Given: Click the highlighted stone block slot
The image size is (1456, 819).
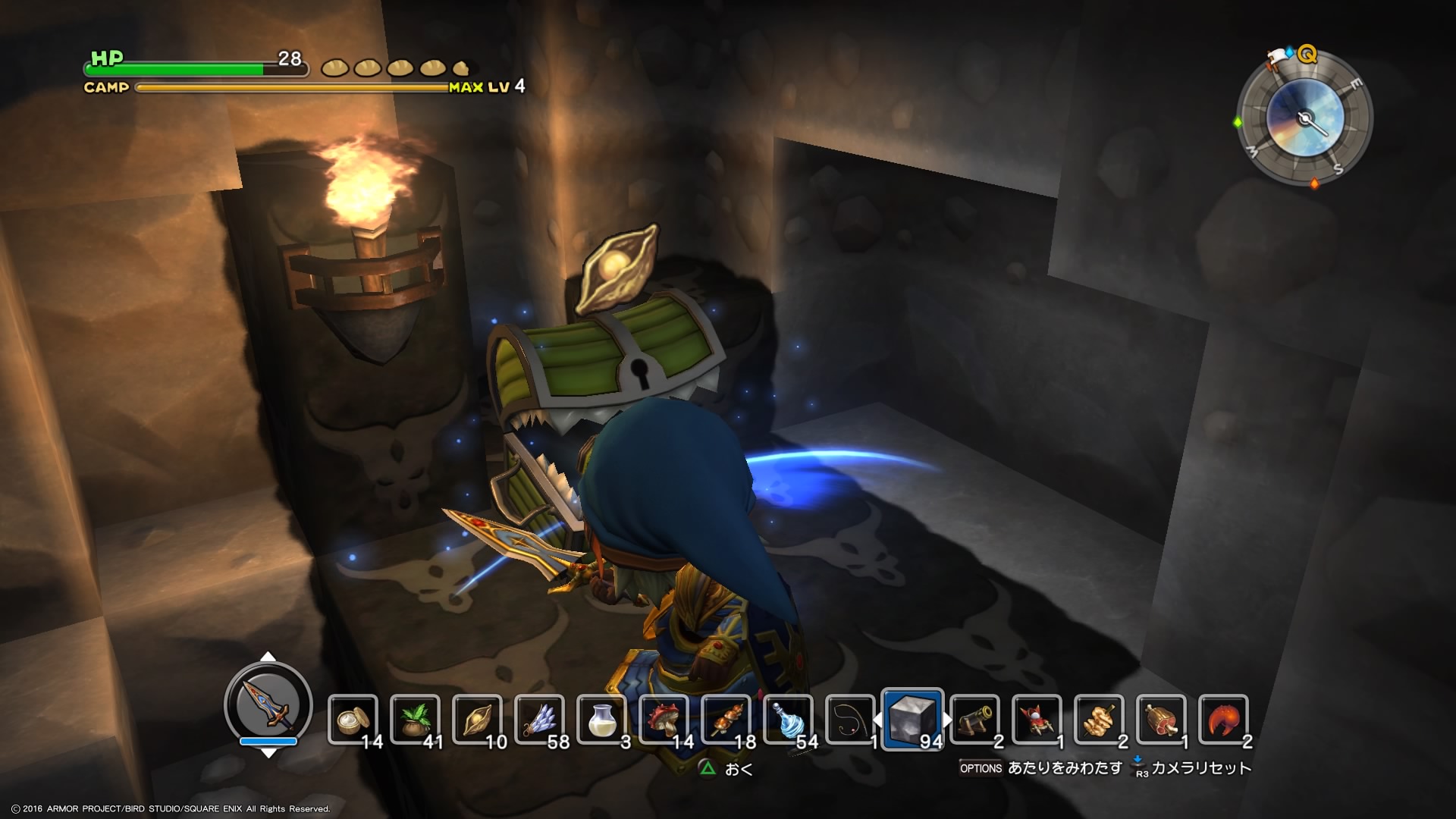Looking at the screenshot, I should [x=913, y=720].
